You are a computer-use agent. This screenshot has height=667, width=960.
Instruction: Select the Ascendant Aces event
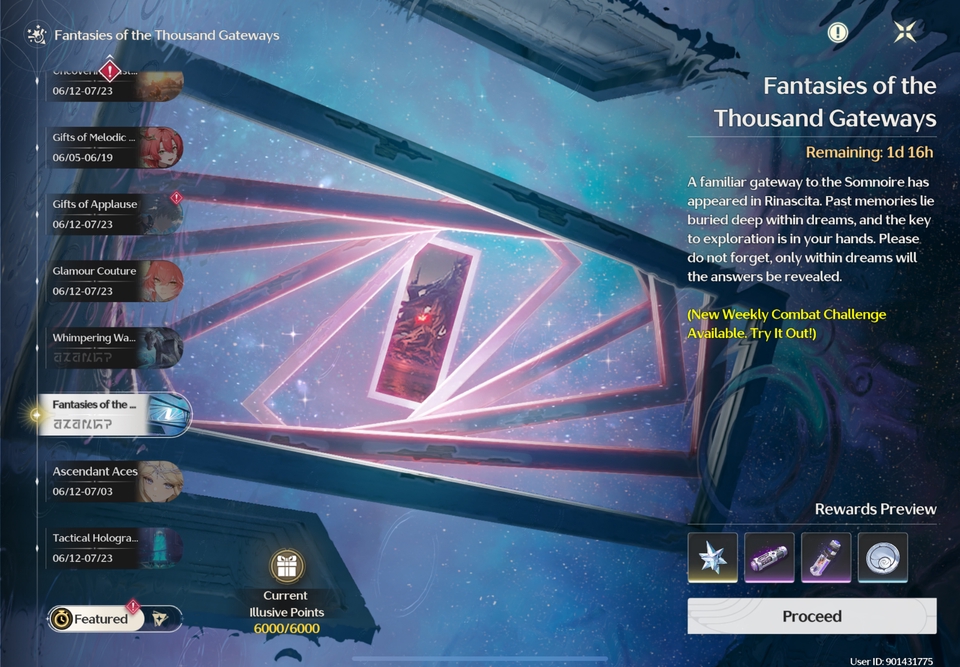[x=115, y=480]
